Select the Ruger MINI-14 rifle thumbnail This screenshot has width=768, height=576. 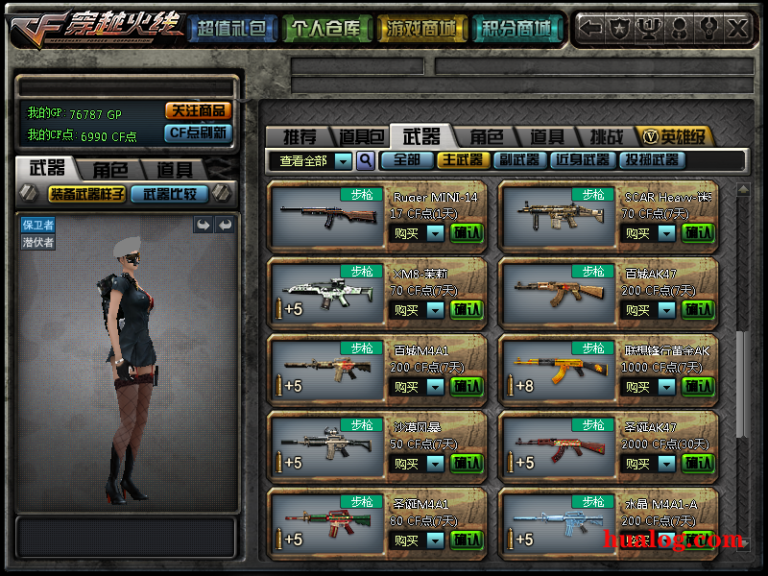coord(328,214)
